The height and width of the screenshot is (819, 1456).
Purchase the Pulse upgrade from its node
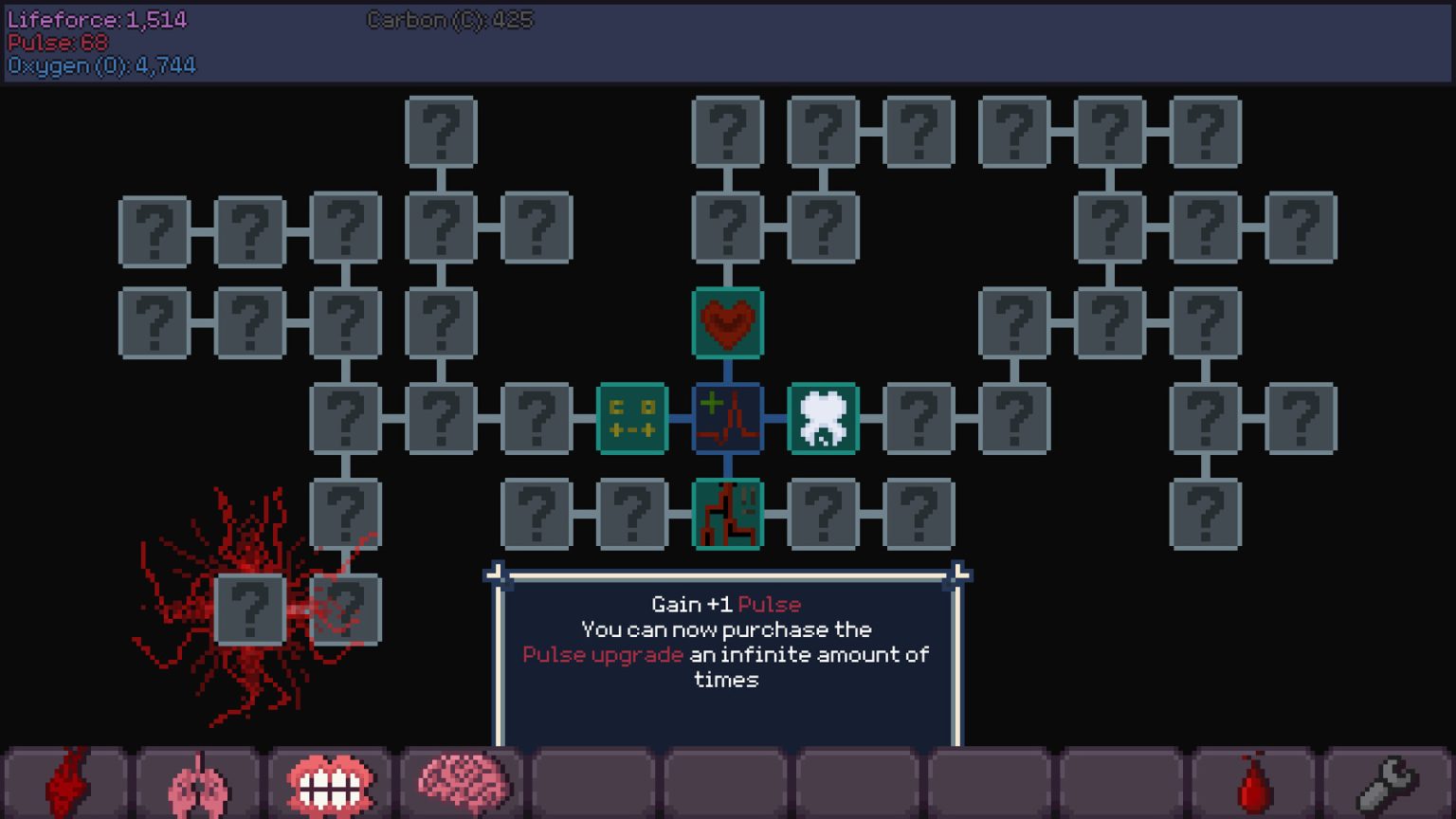728,420
